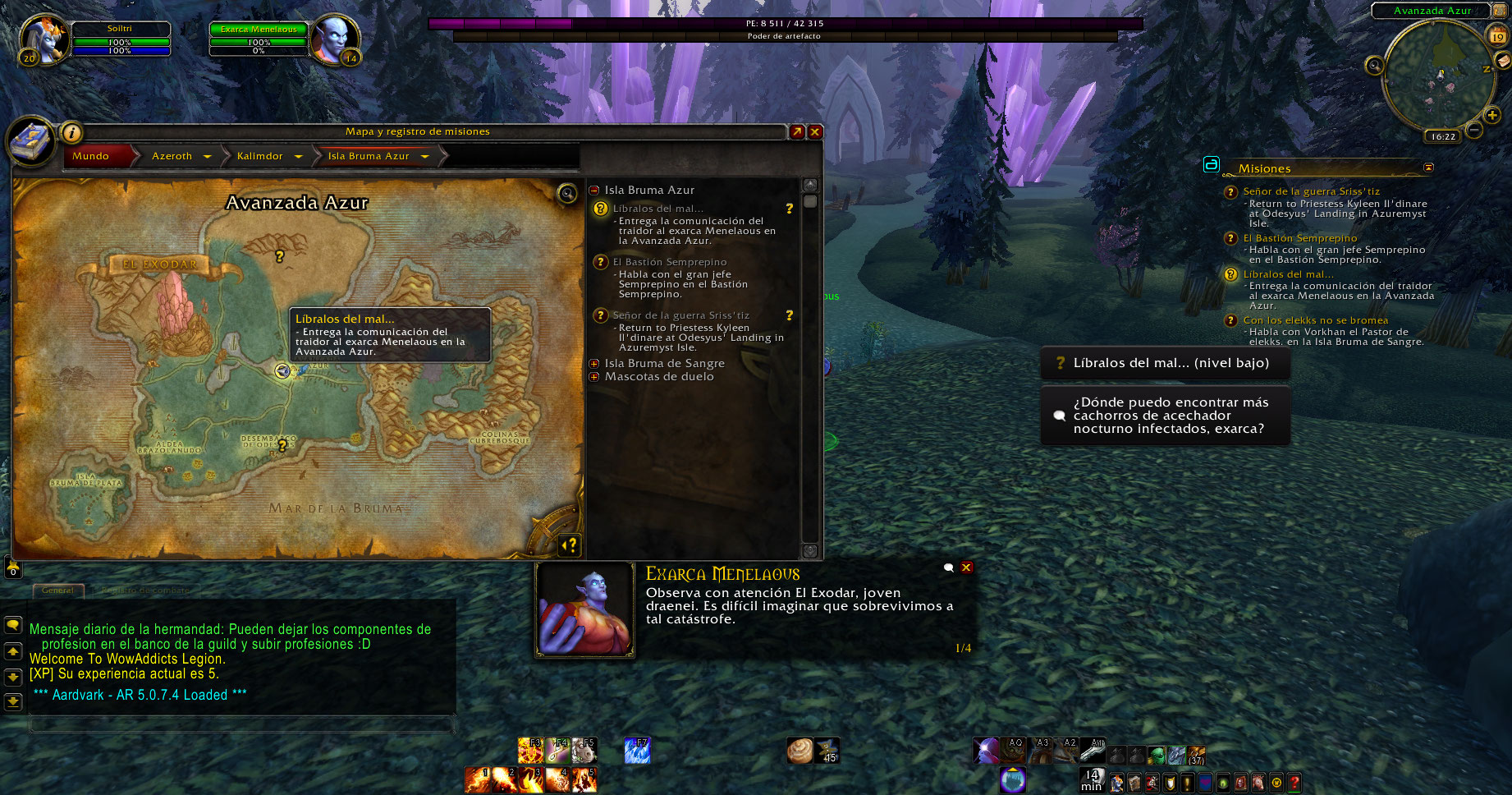Select the Mundo map breadcrumb

(91, 156)
